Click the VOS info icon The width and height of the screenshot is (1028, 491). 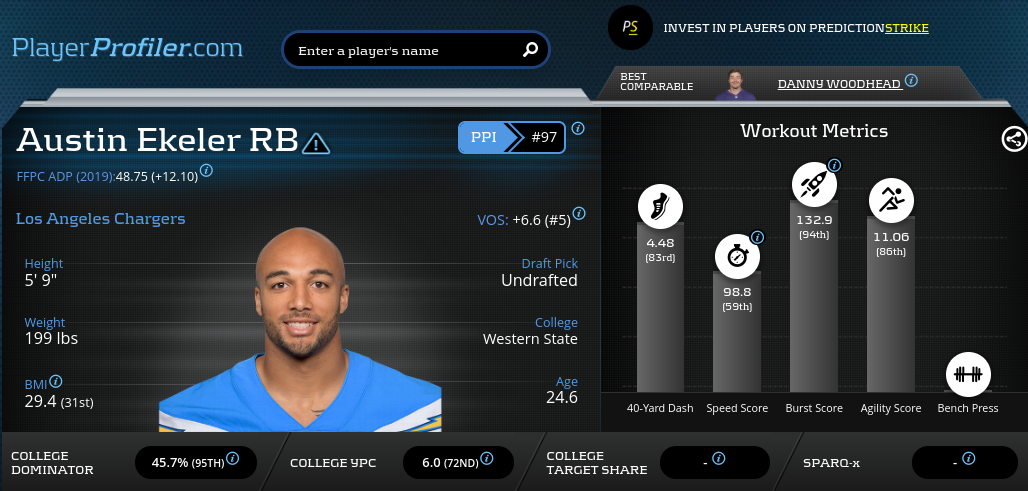click(x=579, y=214)
